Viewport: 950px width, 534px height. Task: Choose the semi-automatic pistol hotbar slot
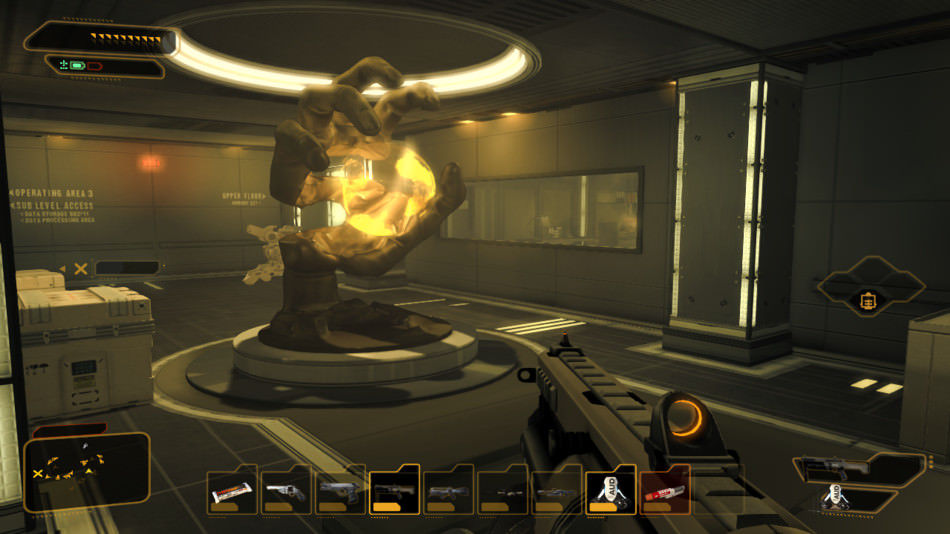point(340,492)
